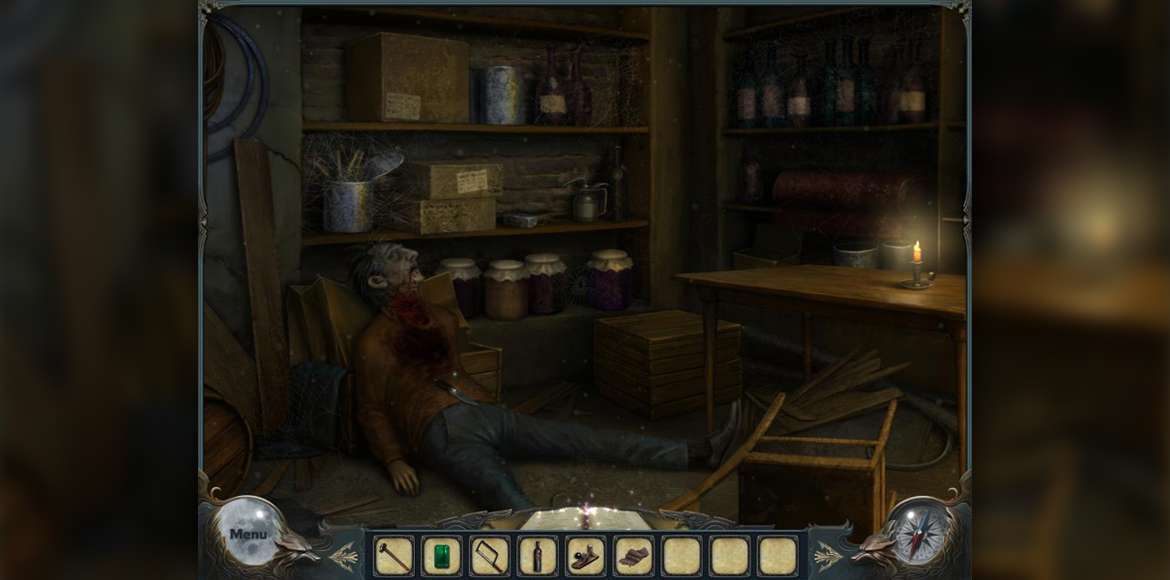Viewport: 1170px width, 580px height.
Task: Use the wood plane inventory item
Action: click(x=585, y=556)
